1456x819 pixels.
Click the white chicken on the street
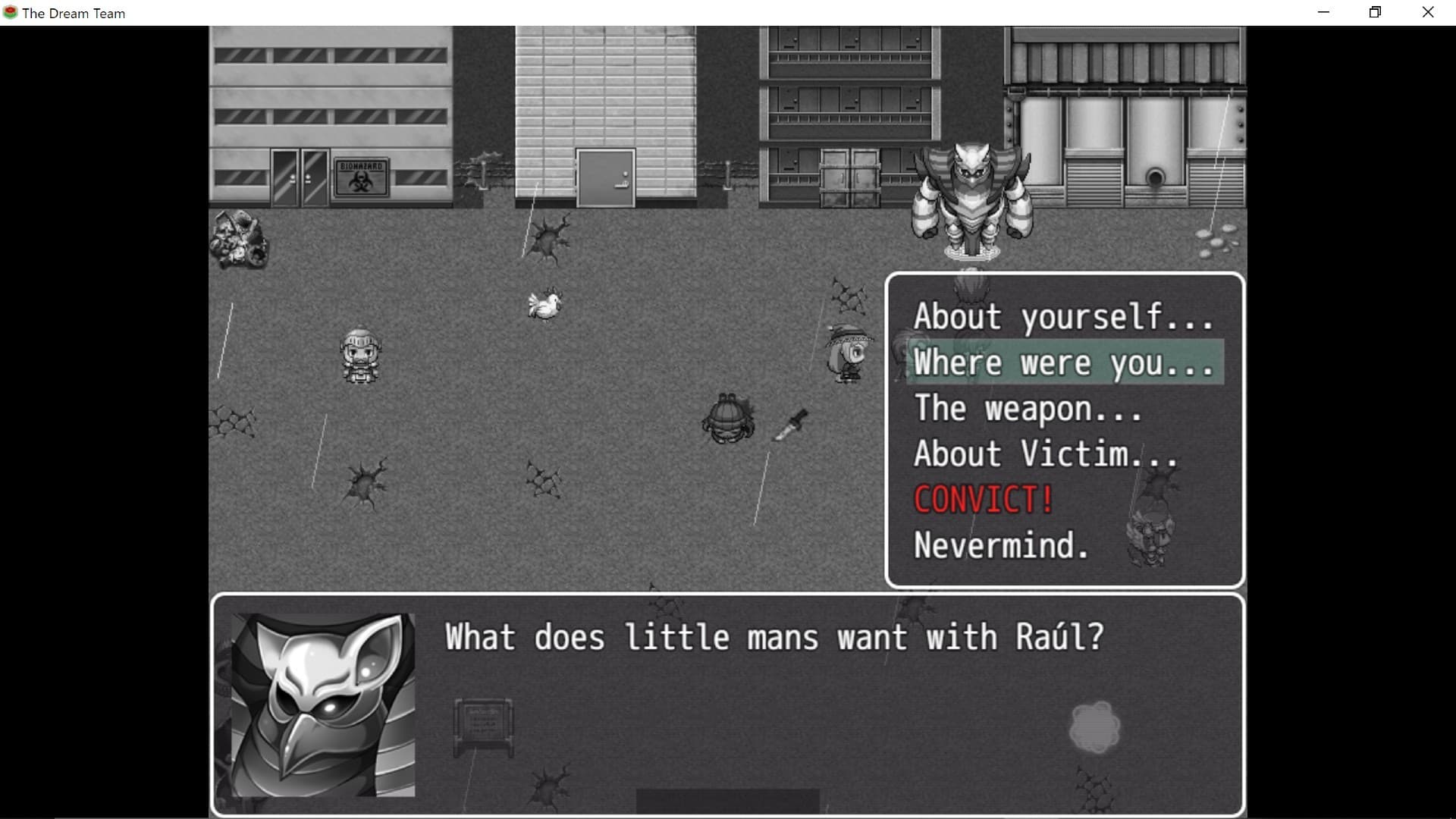tap(544, 306)
